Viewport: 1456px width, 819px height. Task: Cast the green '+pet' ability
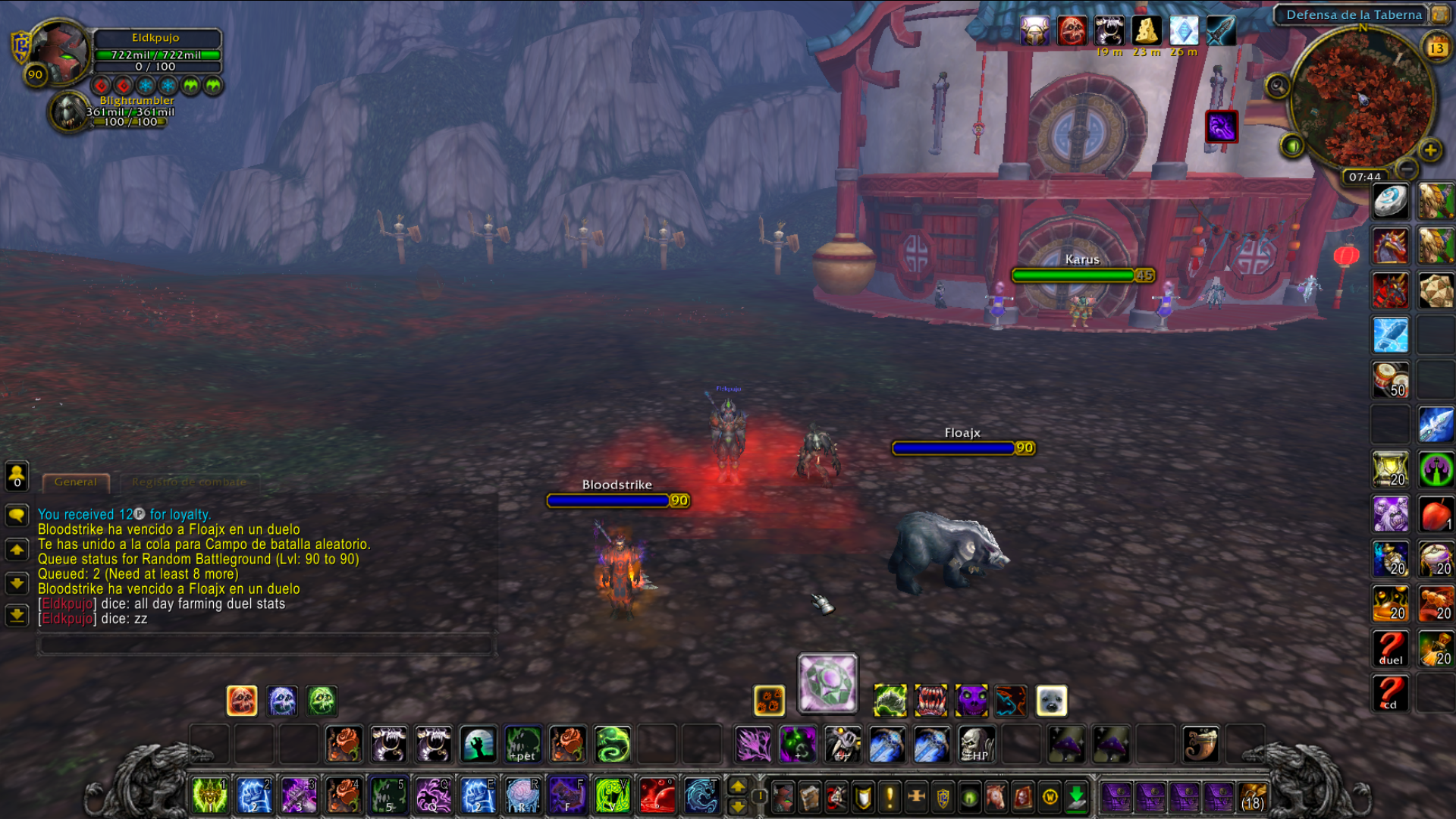click(x=522, y=745)
